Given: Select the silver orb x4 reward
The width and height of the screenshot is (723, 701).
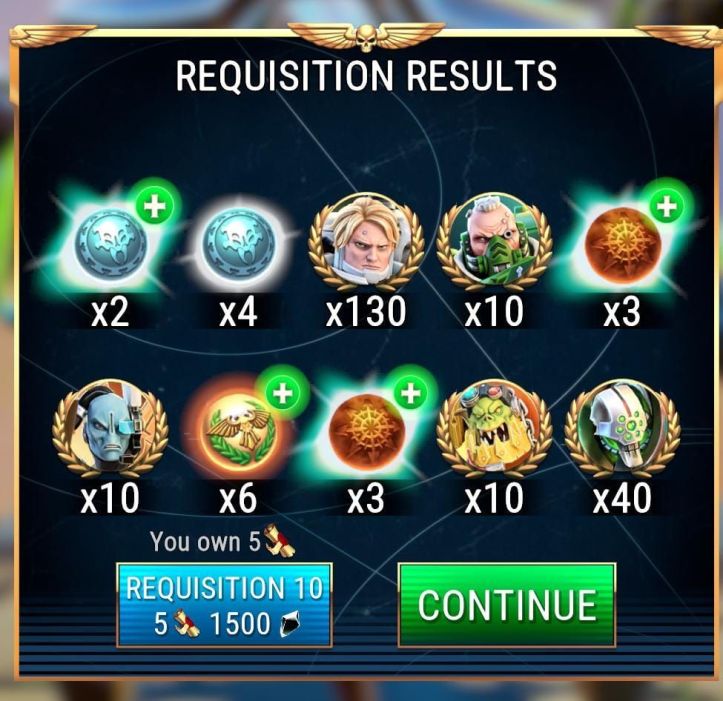Looking at the screenshot, I should (x=238, y=244).
